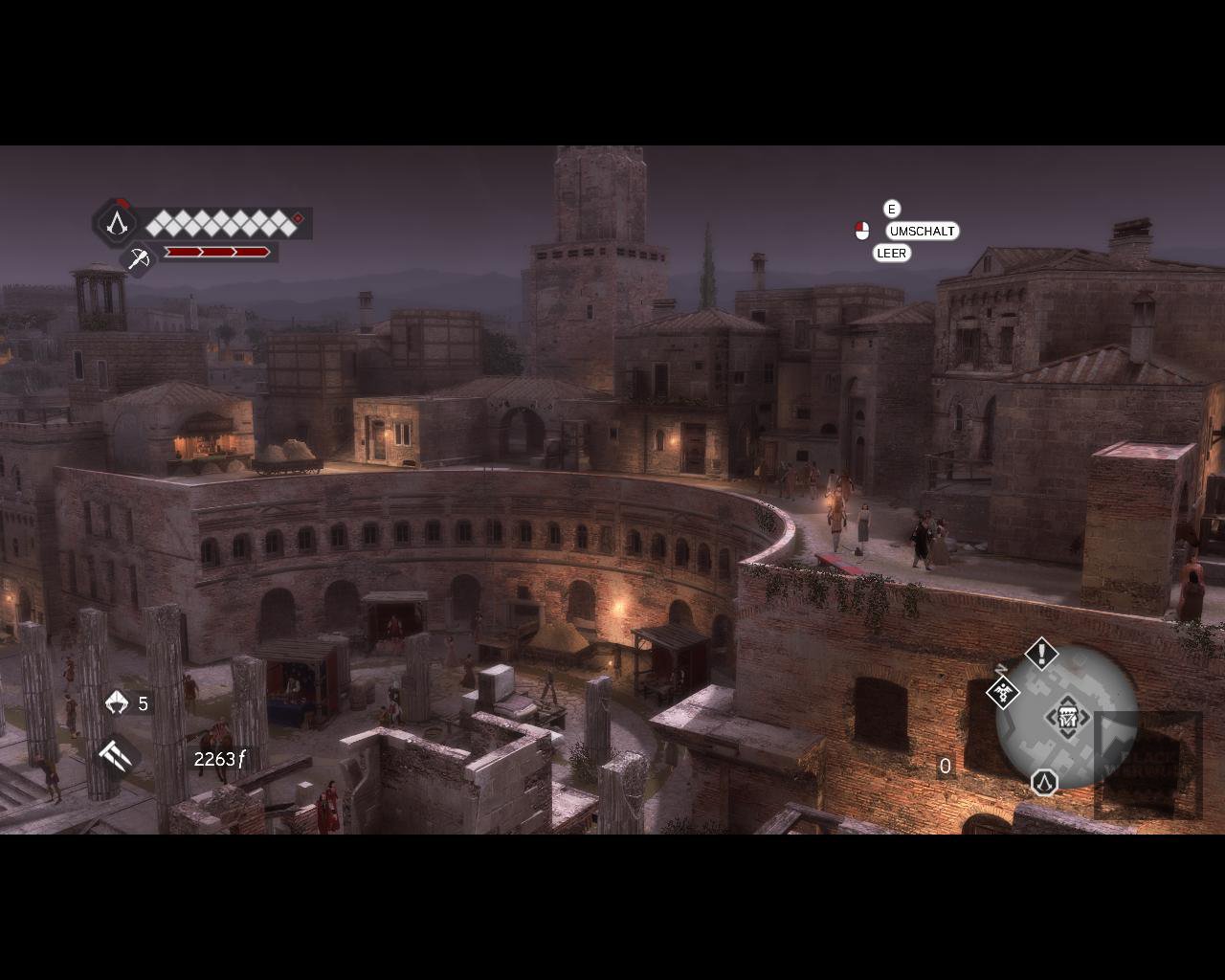Select the double hidden blade icon
The height and width of the screenshot is (980, 1225).
pyautogui.click(x=116, y=755)
